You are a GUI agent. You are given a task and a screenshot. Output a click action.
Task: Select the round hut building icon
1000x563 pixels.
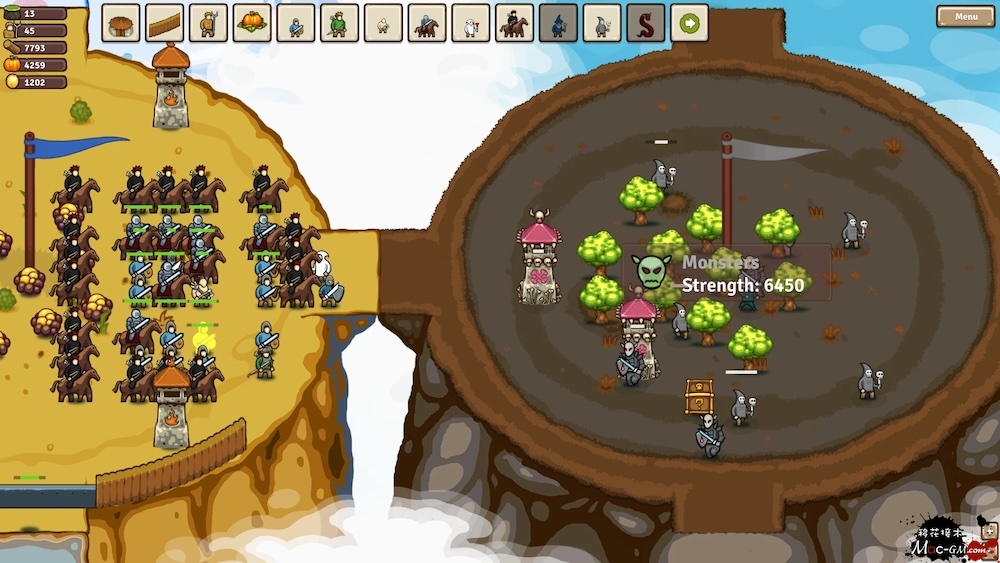point(121,23)
